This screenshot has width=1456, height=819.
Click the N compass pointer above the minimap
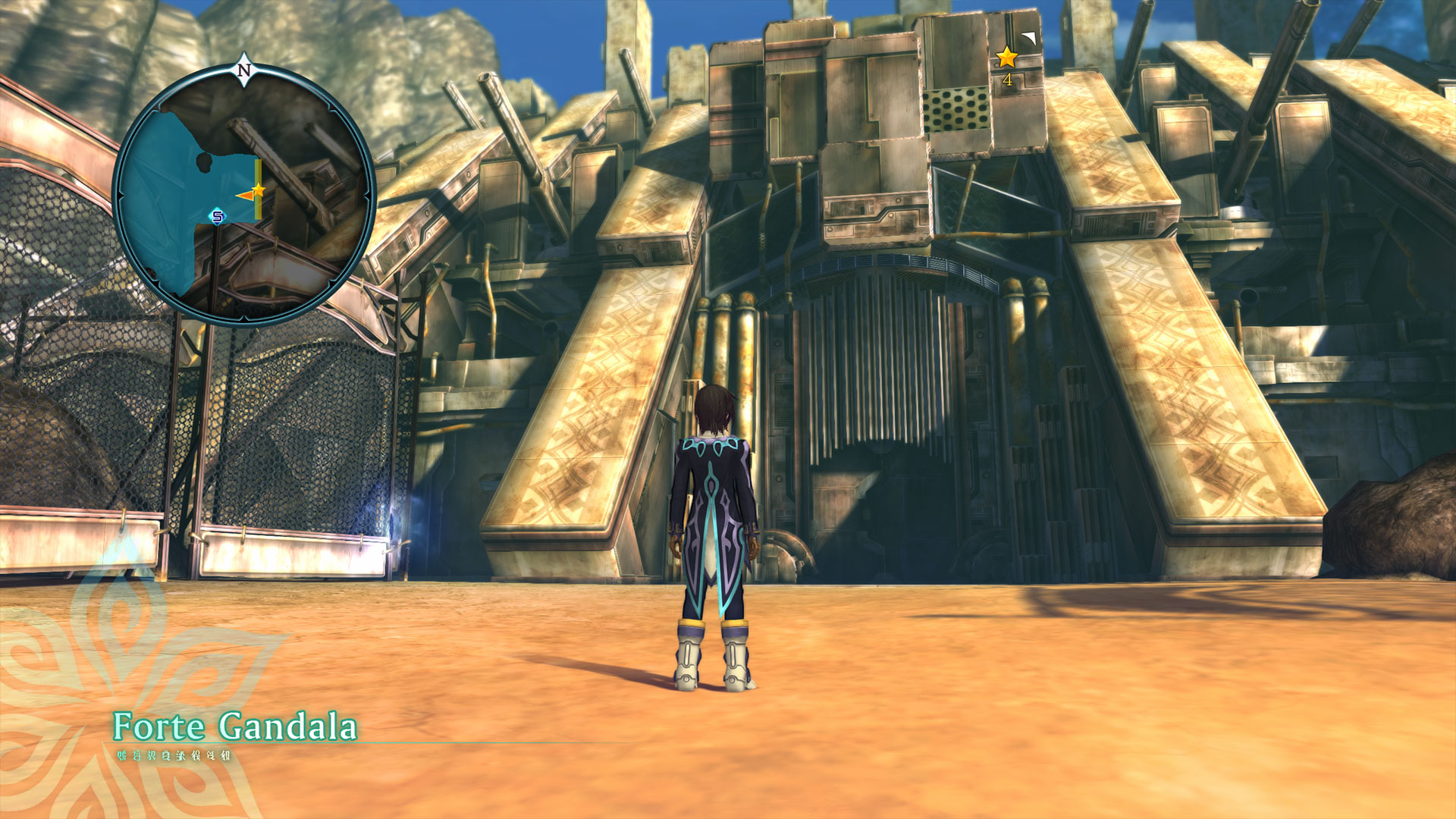tap(243, 71)
